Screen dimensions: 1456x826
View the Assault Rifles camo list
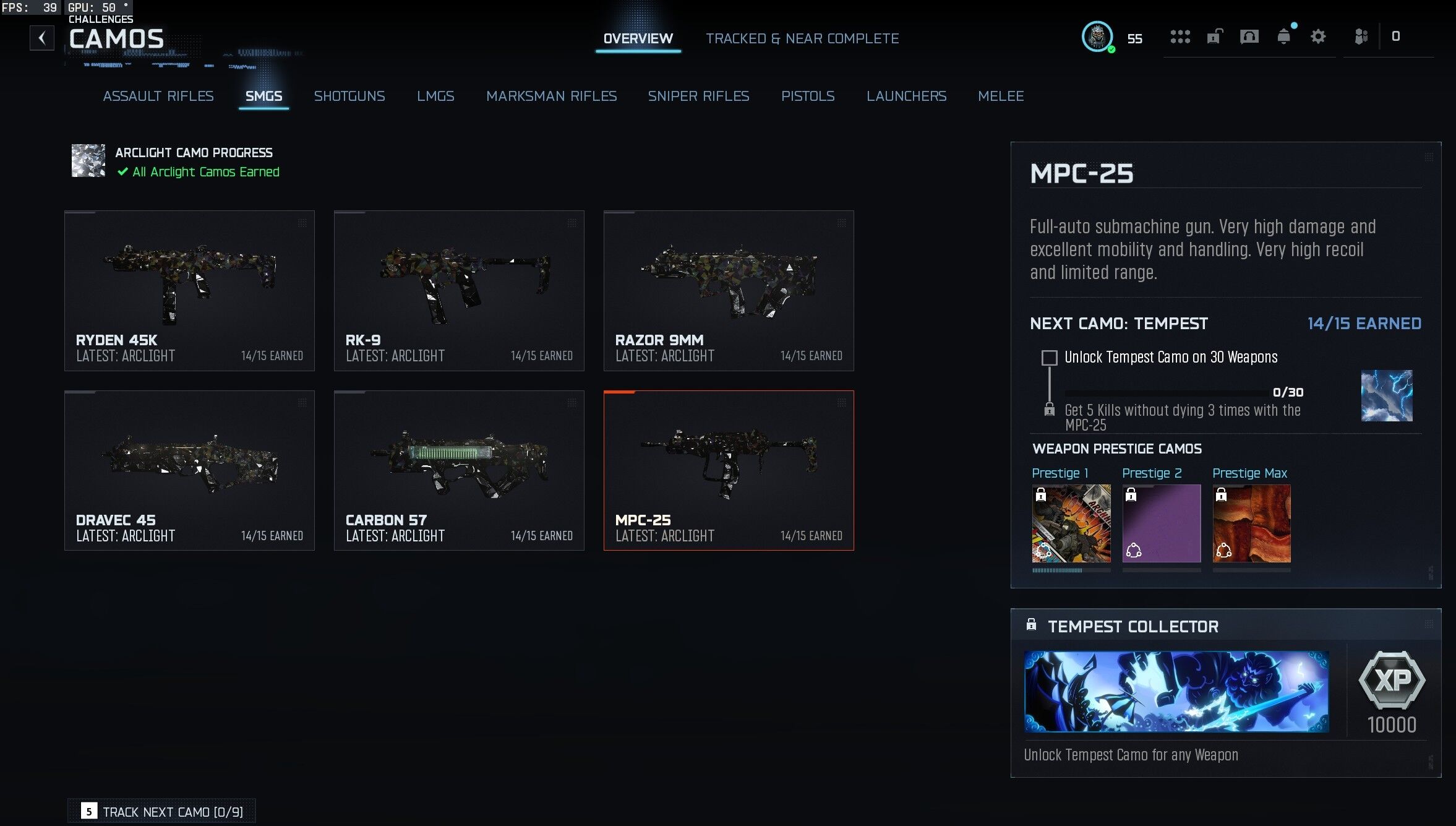158,96
